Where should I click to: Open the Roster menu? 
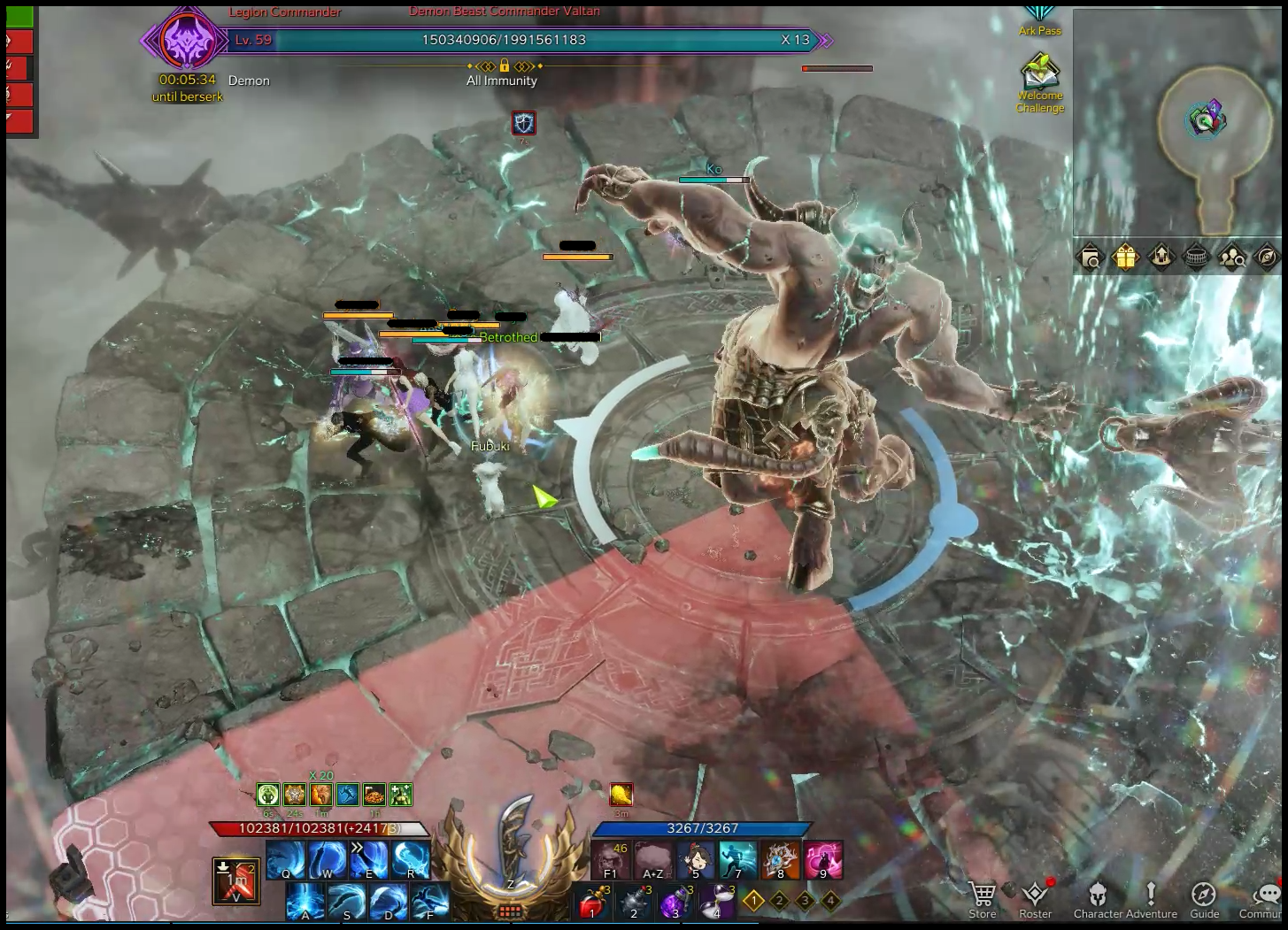click(x=1035, y=897)
